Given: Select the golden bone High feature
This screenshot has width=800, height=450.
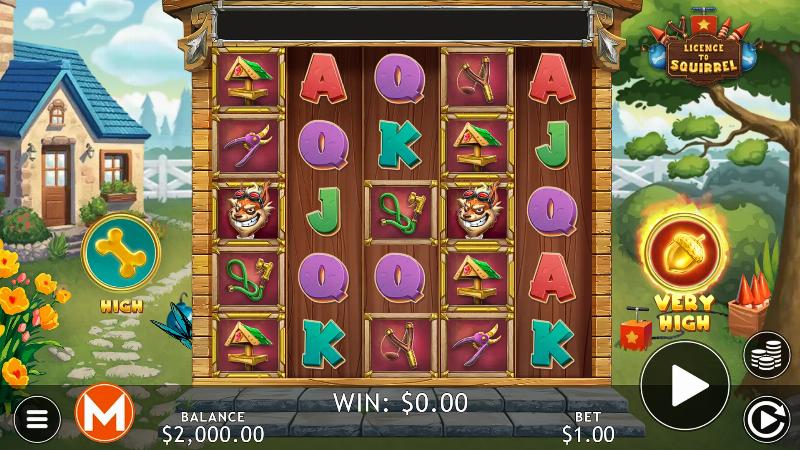Looking at the screenshot, I should (x=121, y=251).
